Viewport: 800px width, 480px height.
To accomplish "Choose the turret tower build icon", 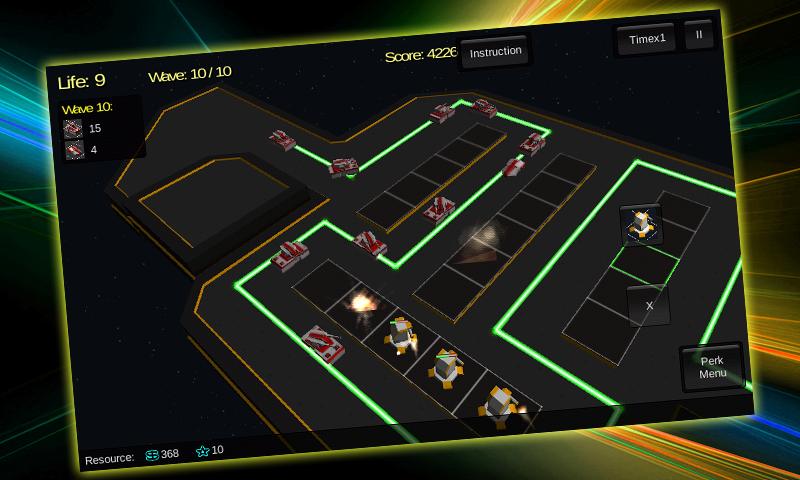I will pos(640,225).
